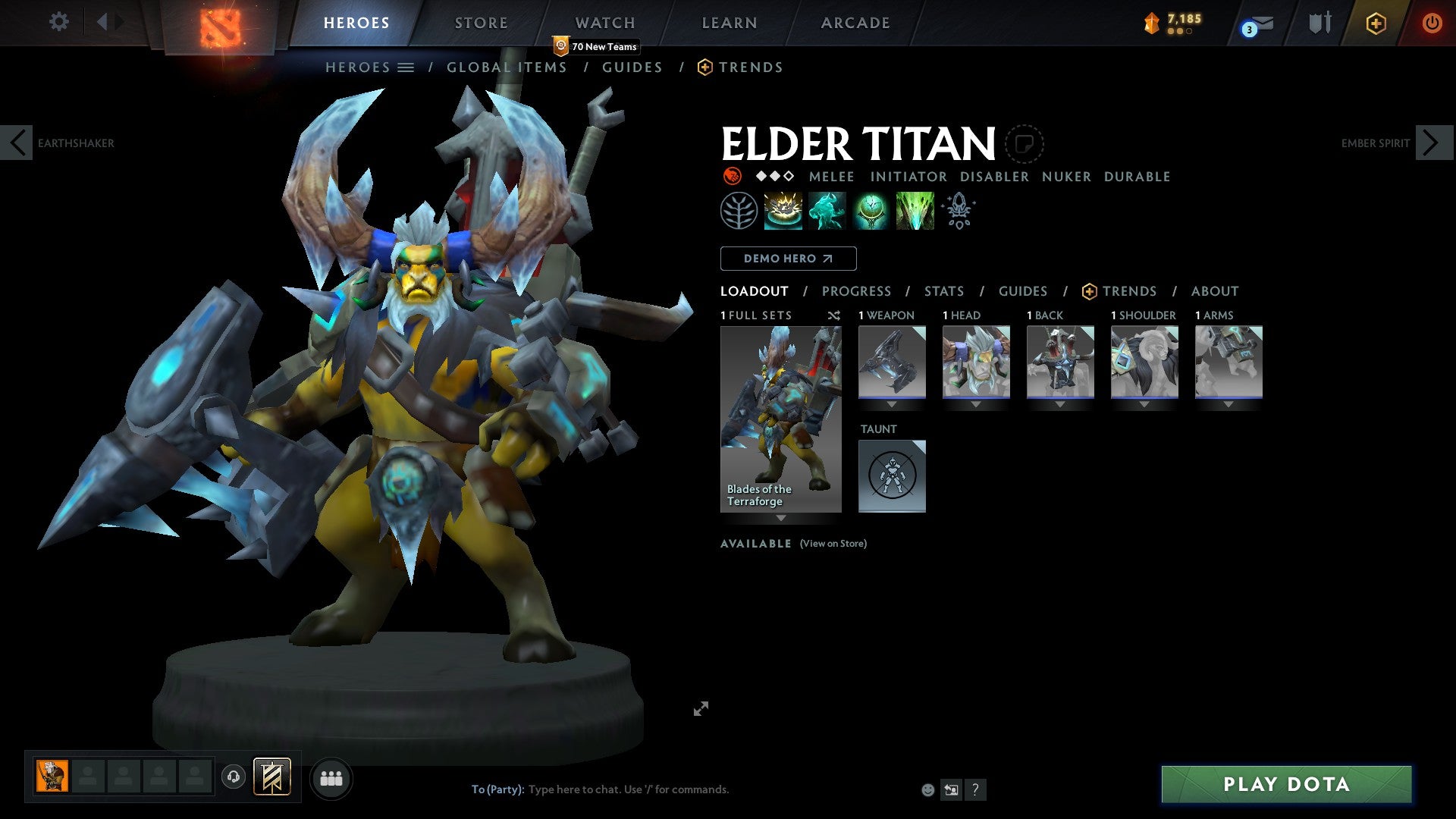Image resolution: width=1456 pixels, height=819 pixels.
Task: Click the shuffle loadout icon
Action: (x=833, y=315)
